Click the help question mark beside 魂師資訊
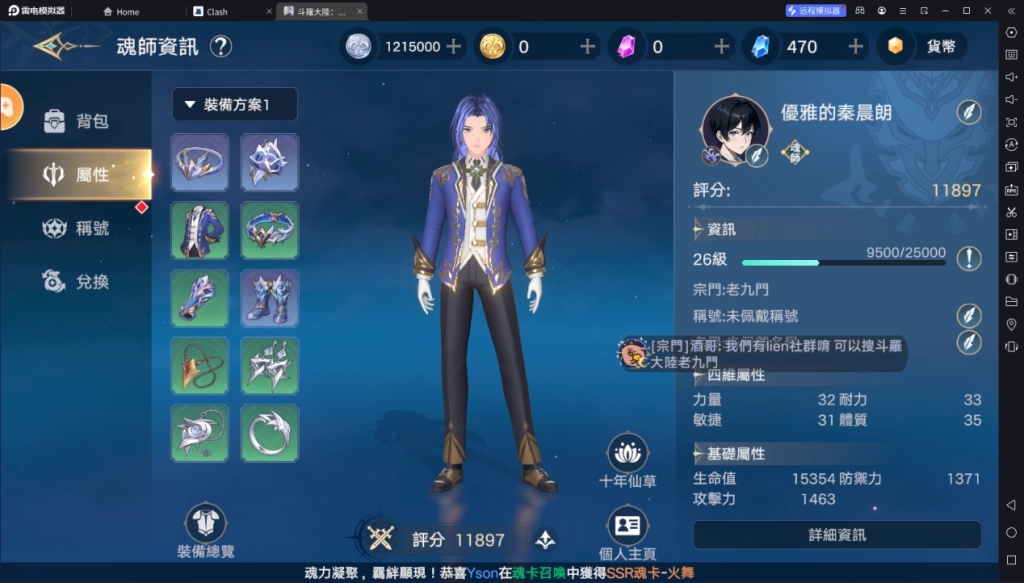 (x=221, y=46)
